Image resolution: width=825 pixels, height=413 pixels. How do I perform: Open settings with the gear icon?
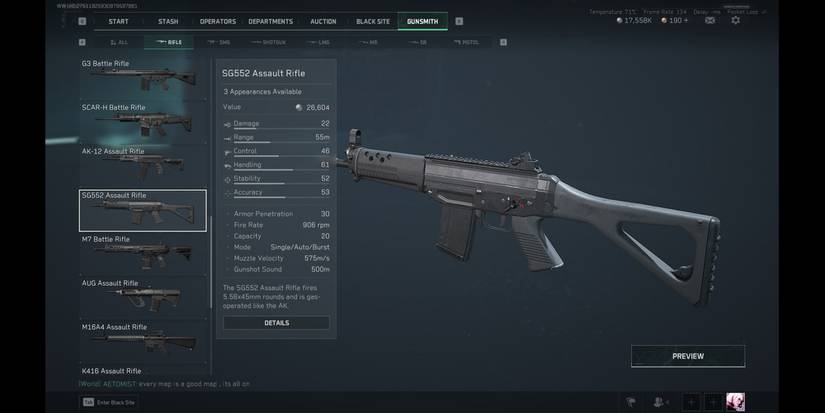(x=736, y=20)
